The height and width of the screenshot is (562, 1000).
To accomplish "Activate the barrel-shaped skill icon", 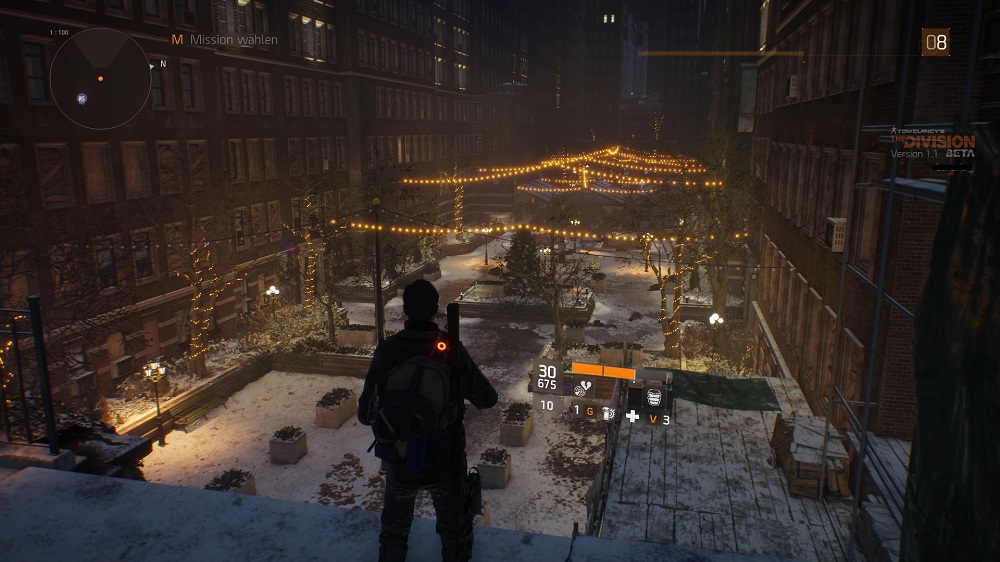I will coord(653,396).
